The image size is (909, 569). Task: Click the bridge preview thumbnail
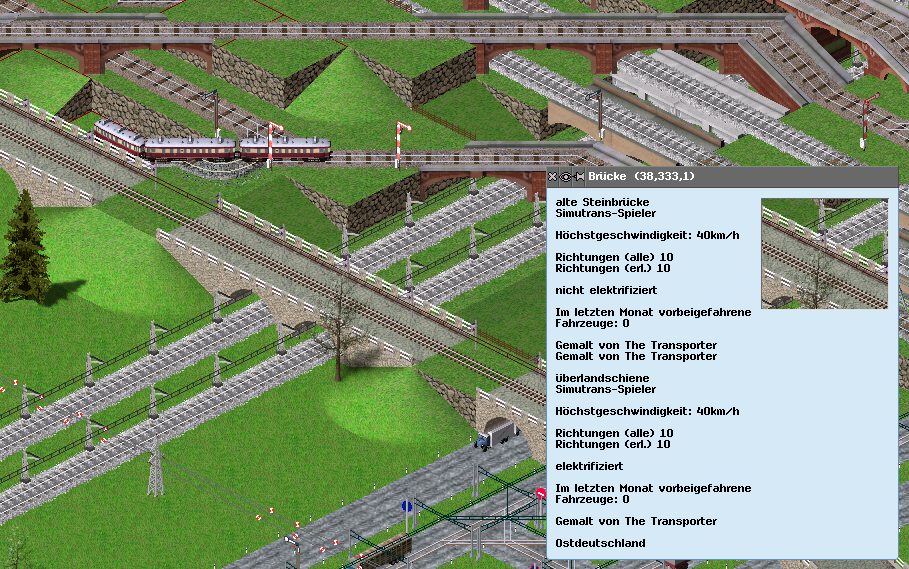pyautogui.click(x=824, y=253)
